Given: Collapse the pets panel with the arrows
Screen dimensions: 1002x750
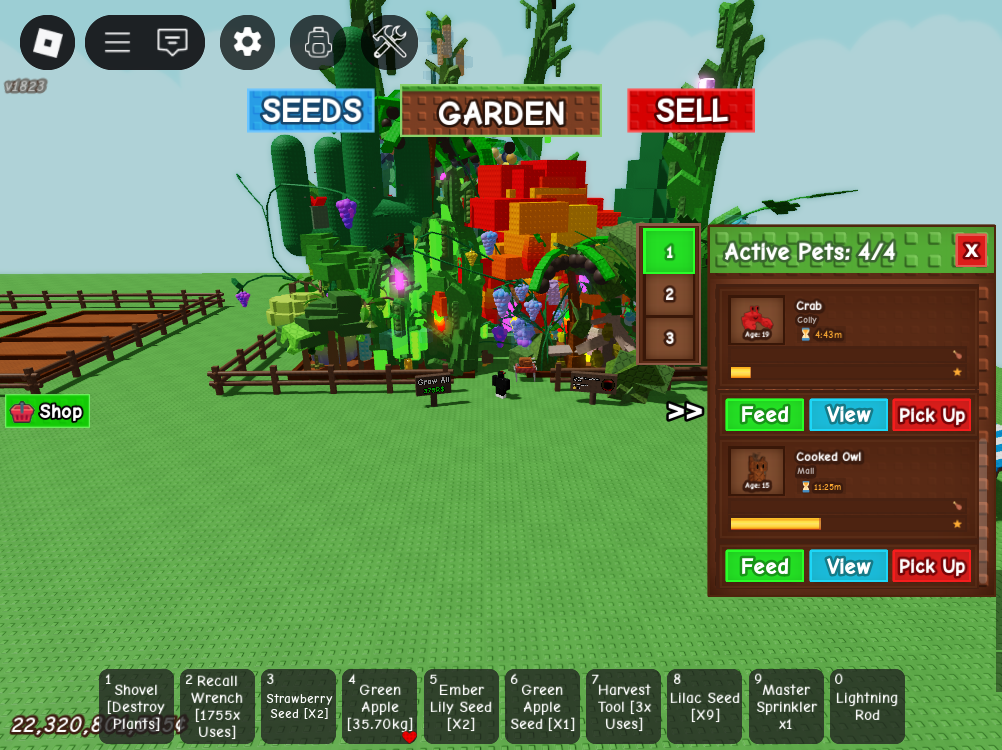Looking at the screenshot, I should coord(685,411).
